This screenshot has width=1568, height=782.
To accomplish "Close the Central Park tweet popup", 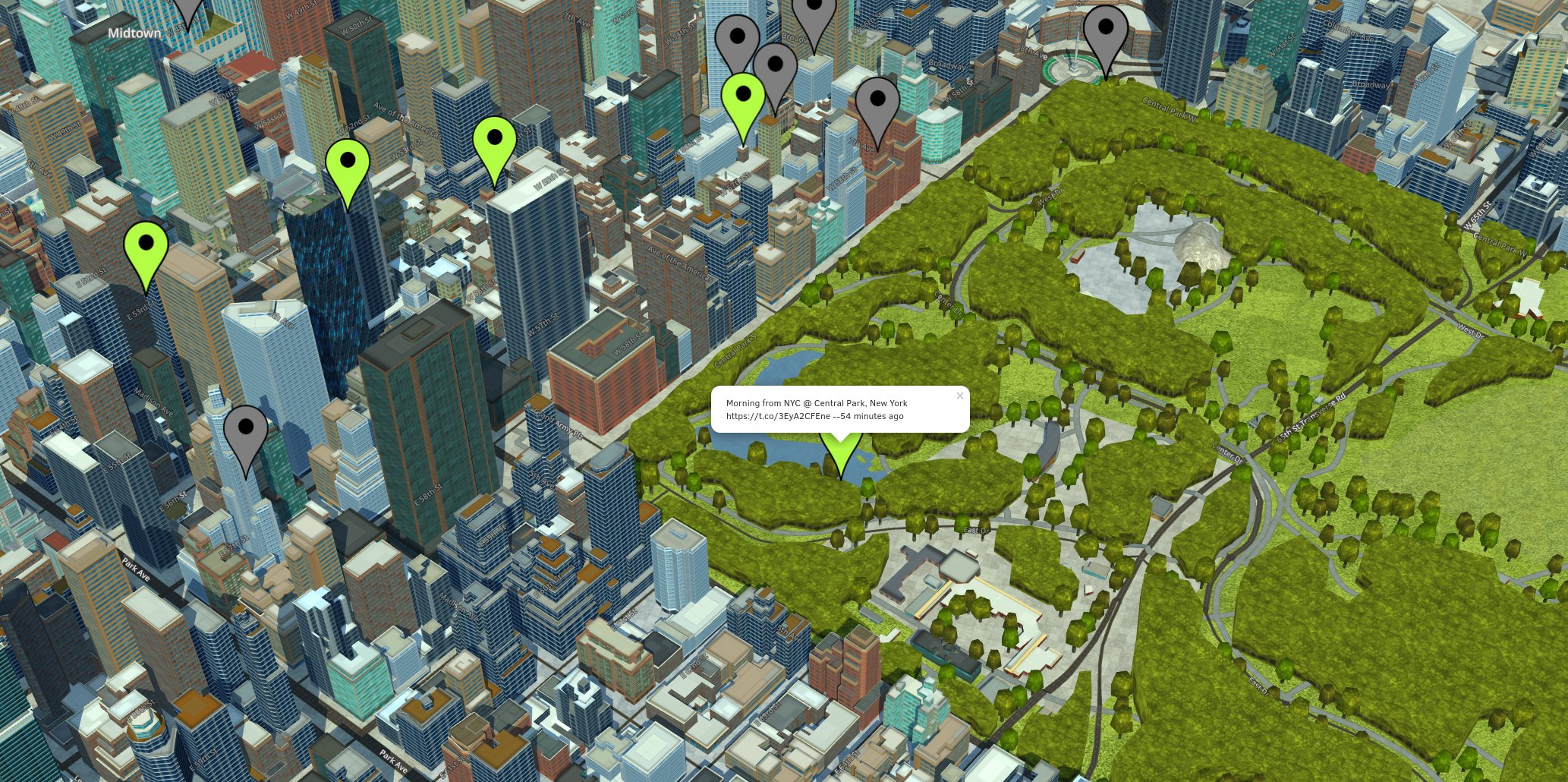I will 959,396.
